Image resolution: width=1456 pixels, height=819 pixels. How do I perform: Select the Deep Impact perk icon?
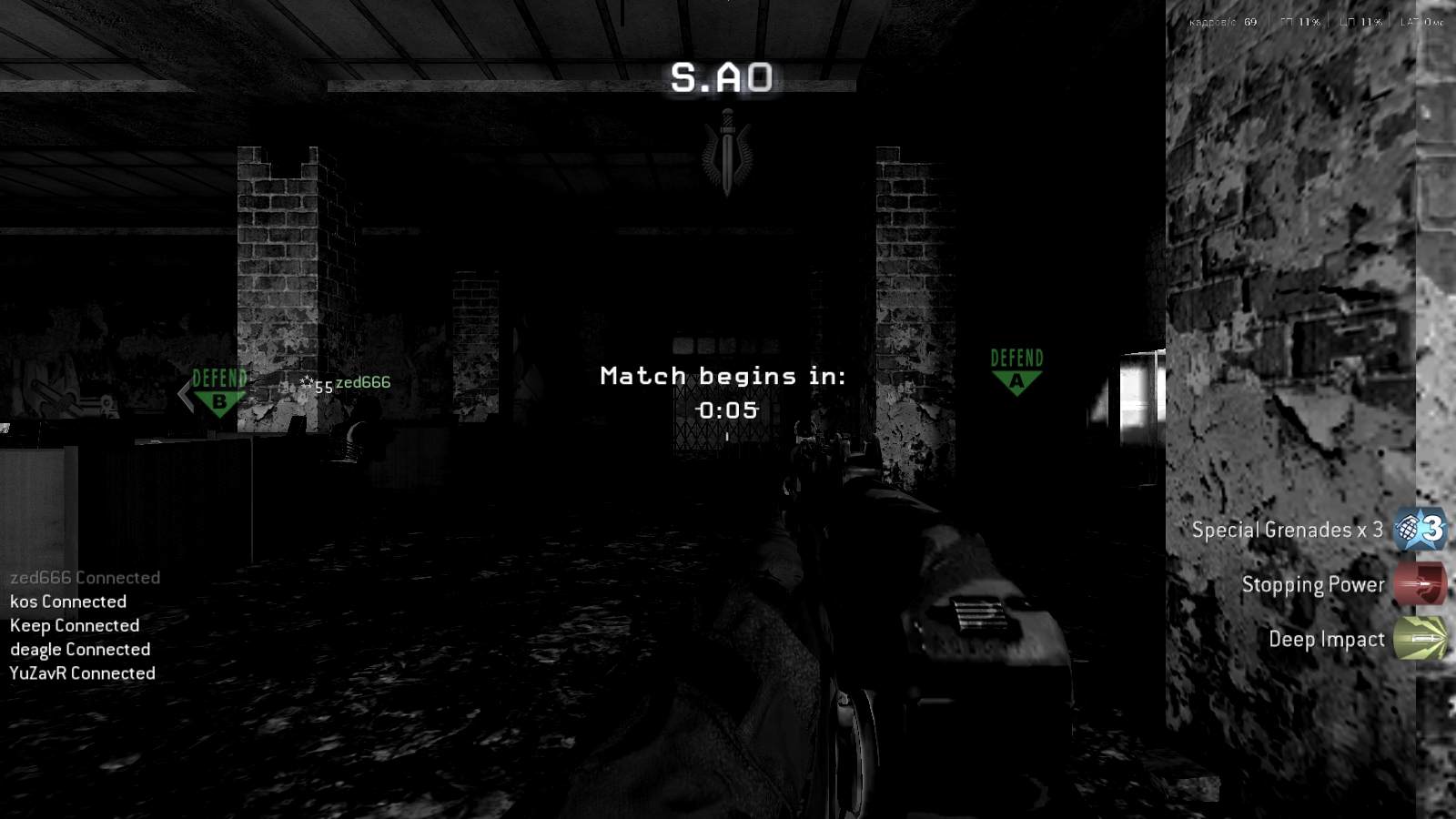(1421, 640)
